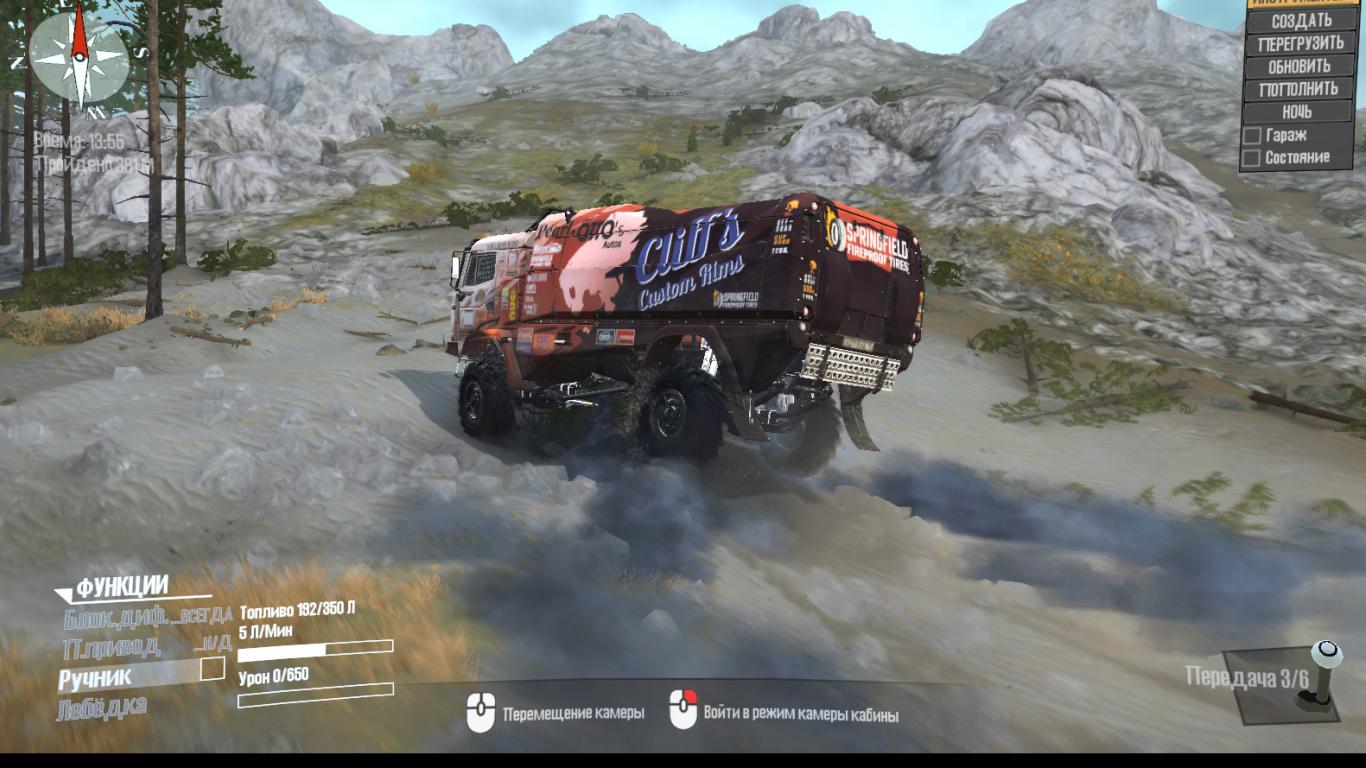Screen dimensions: 1366x768
Task: Enable the Состояние checkbox
Action: [x=1251, y=158]
